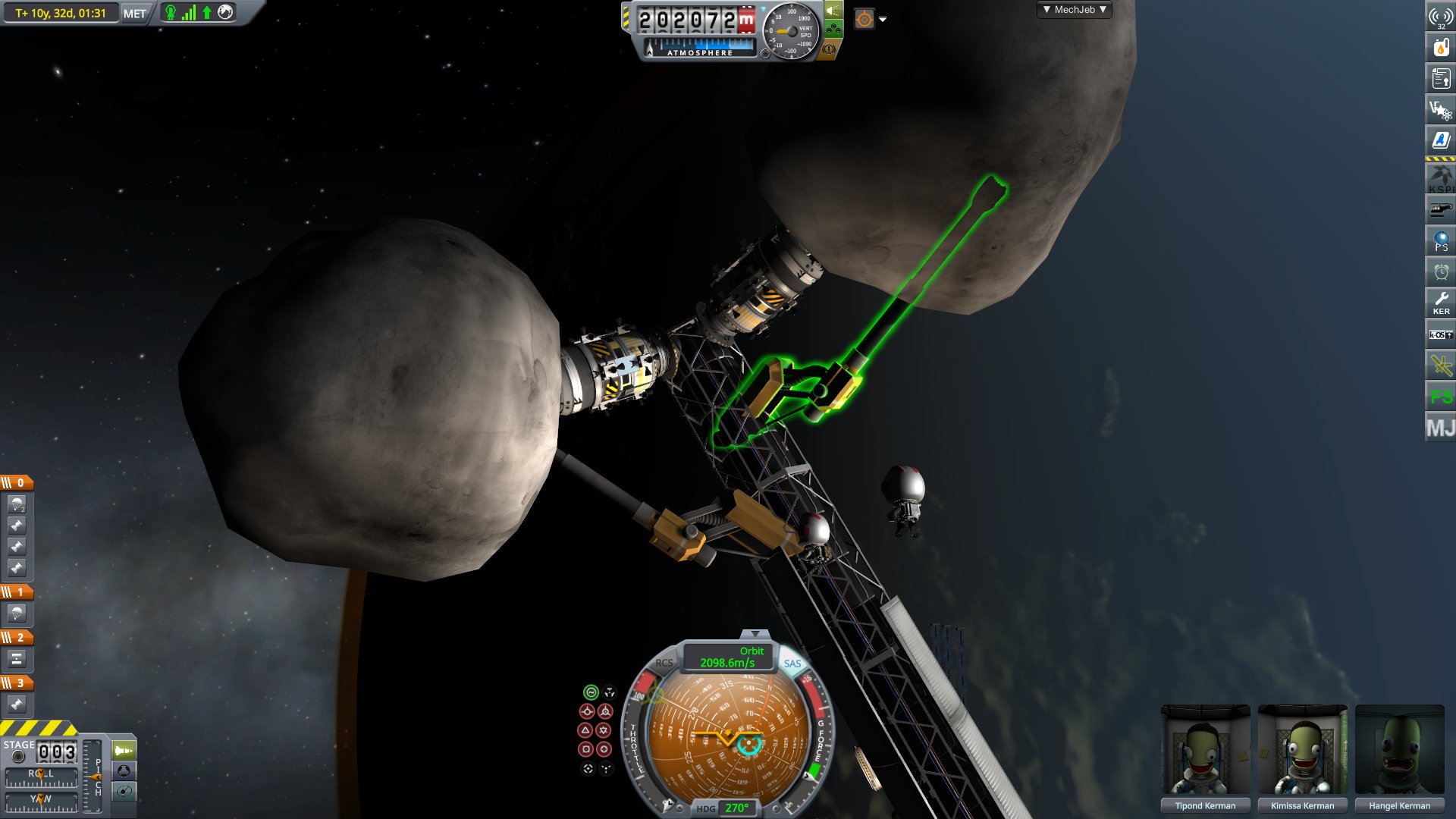Viewport: 1456px width, 819px height.
Task: Trigger the parachute in stage 1
Action: pyautogui.click(x=17, y=614)
